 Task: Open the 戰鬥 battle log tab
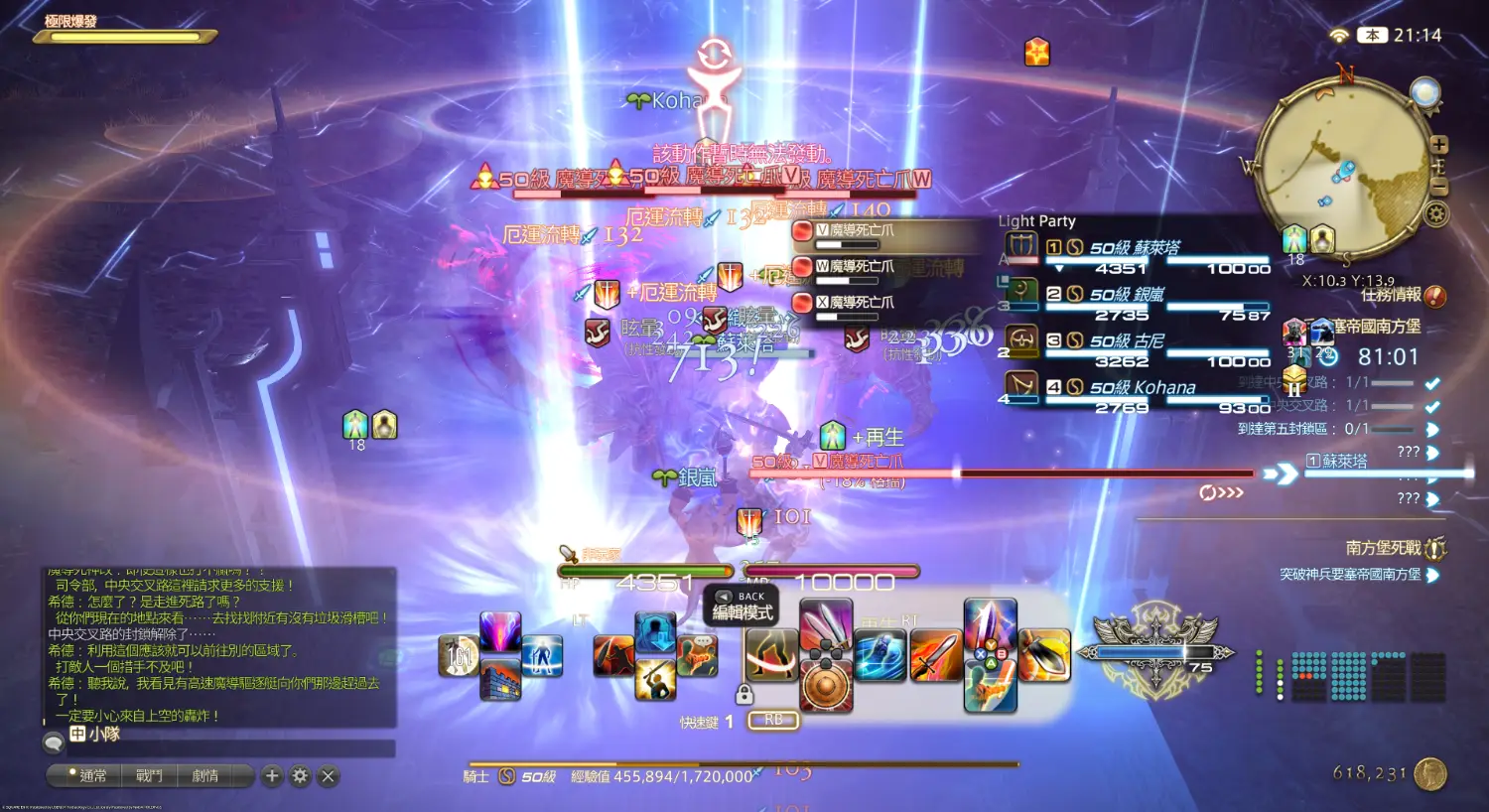pyautogui.click(x=149, y=776)
